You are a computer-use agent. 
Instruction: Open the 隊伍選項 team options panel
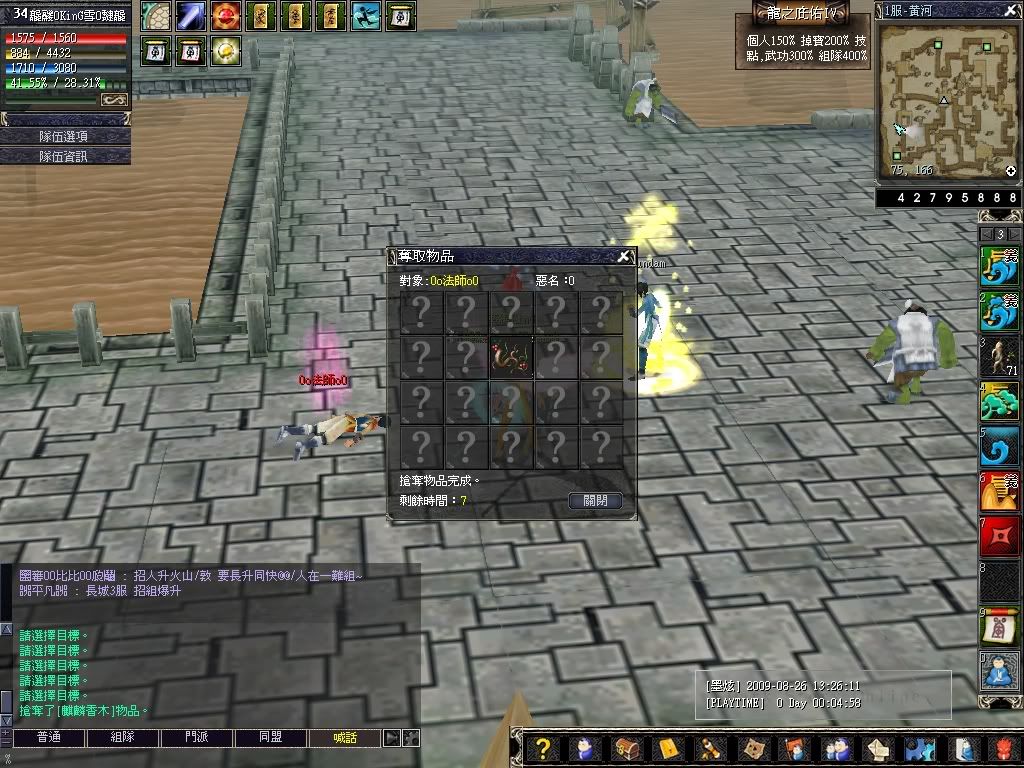pyautogui.click(x=65, y=136)
